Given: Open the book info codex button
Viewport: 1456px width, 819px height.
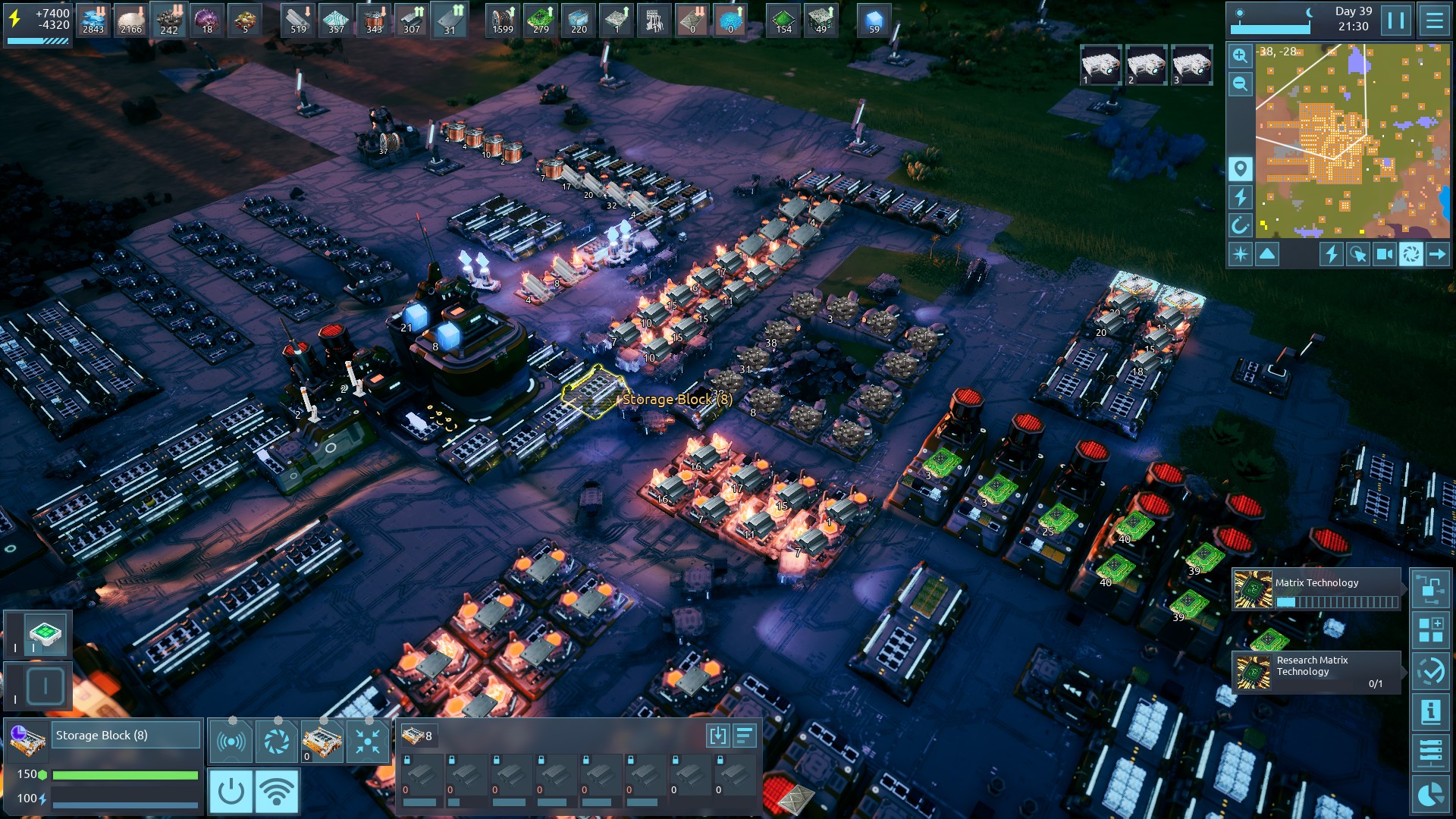Looking at the screenshot, I should coord(1430,712).
